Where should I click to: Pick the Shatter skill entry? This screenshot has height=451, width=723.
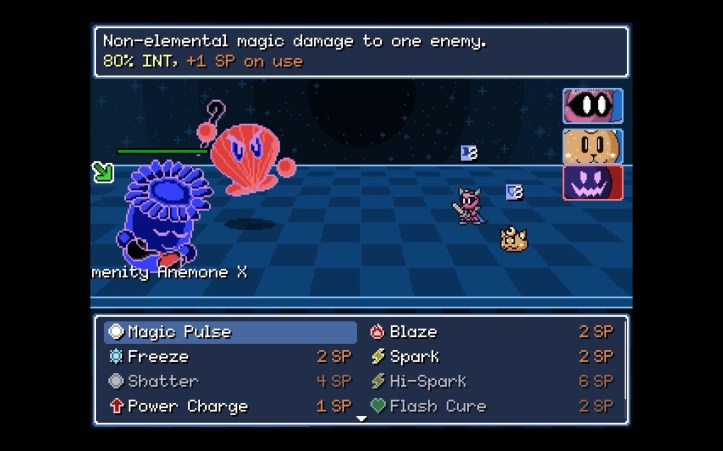[230, 381]
